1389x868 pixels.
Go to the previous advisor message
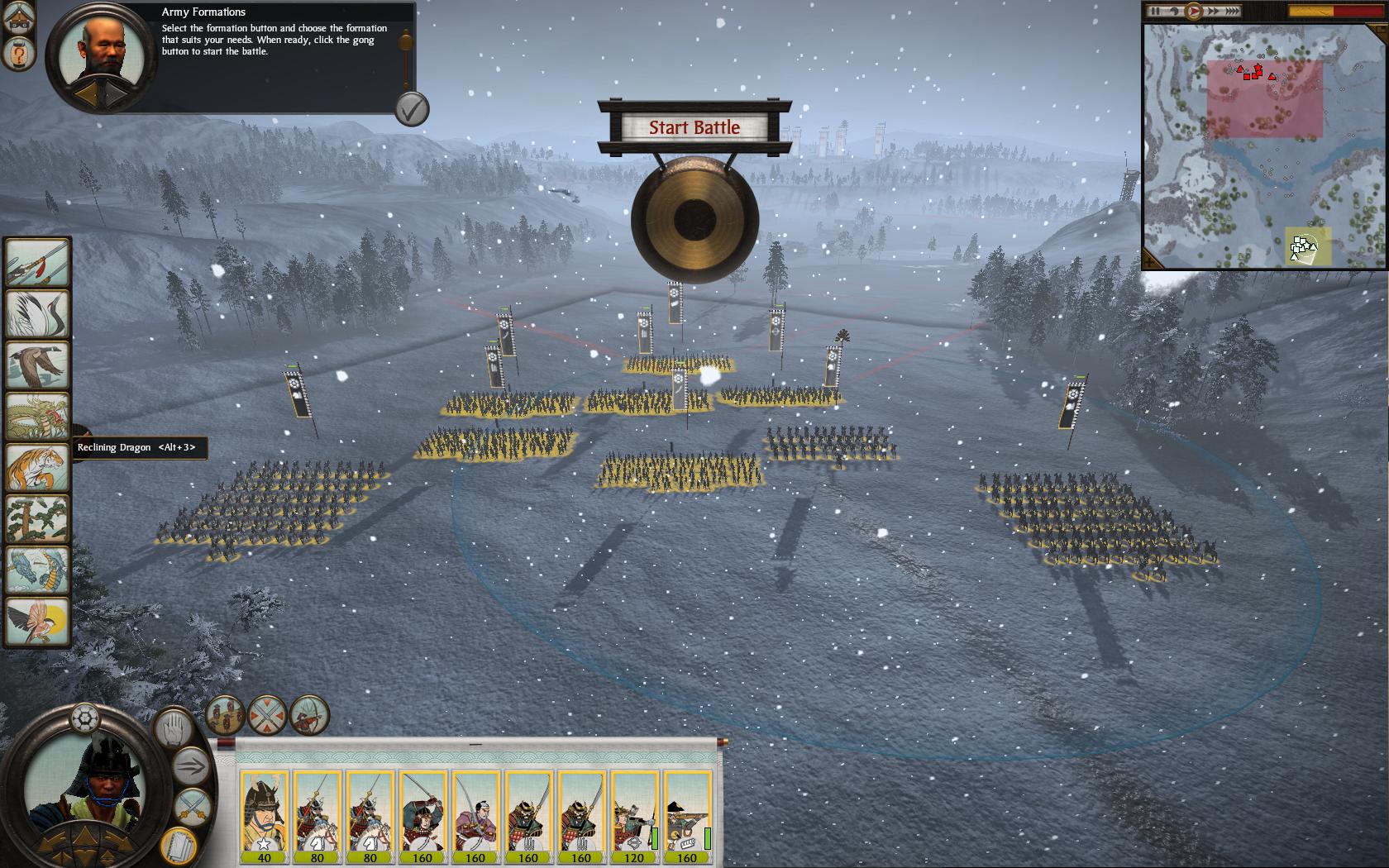pos(86,94)
